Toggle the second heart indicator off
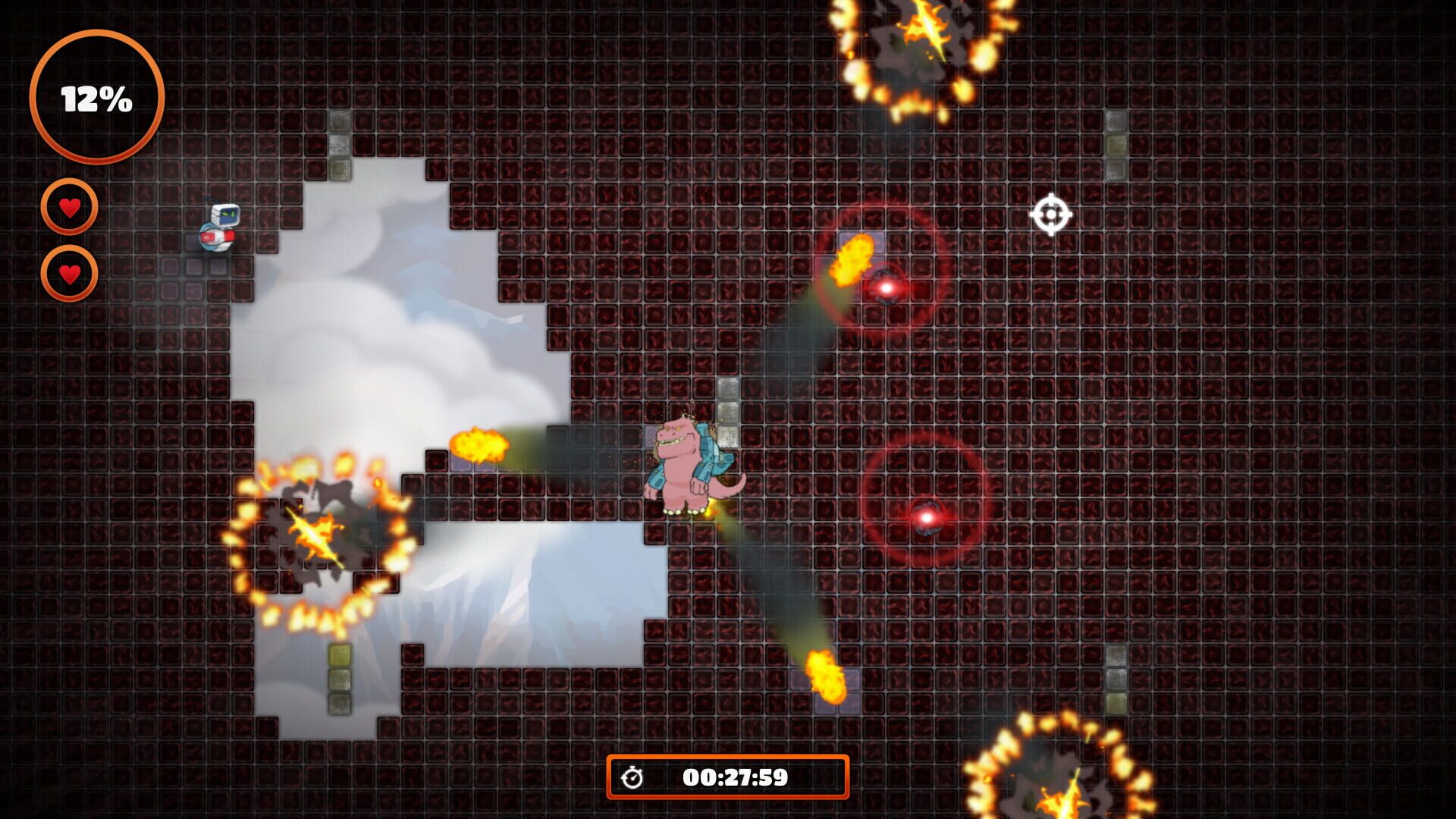 70,275
